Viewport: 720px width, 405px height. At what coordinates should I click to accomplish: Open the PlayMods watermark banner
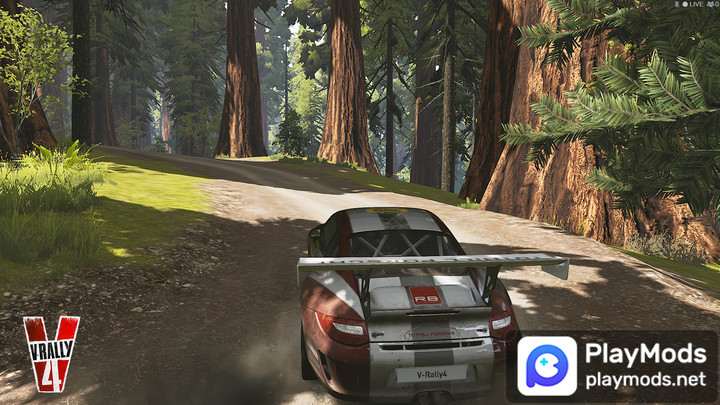(x=617, y=366)
